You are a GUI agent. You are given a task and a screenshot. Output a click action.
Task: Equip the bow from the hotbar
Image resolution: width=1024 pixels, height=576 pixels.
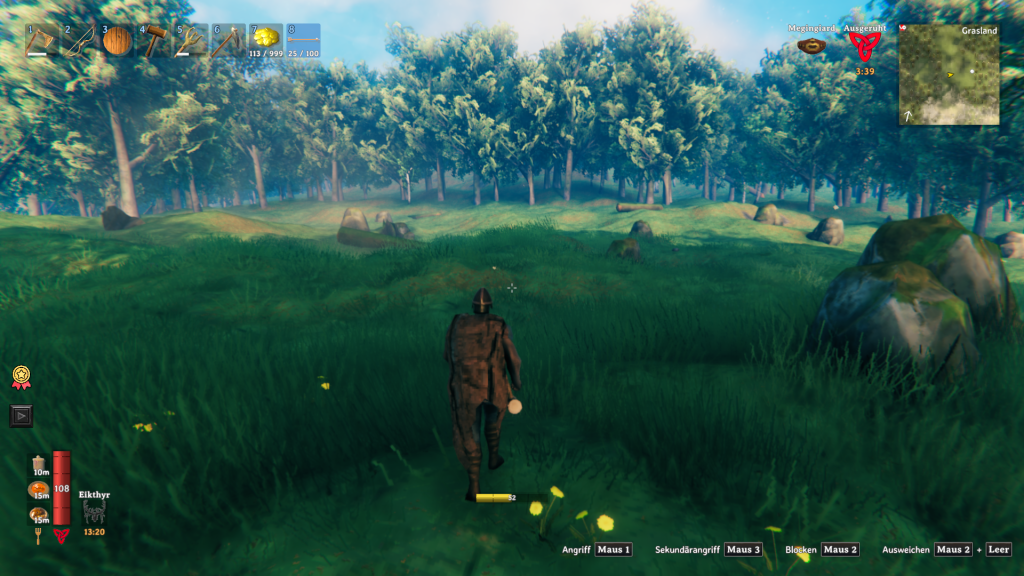(x=78, y=40)
